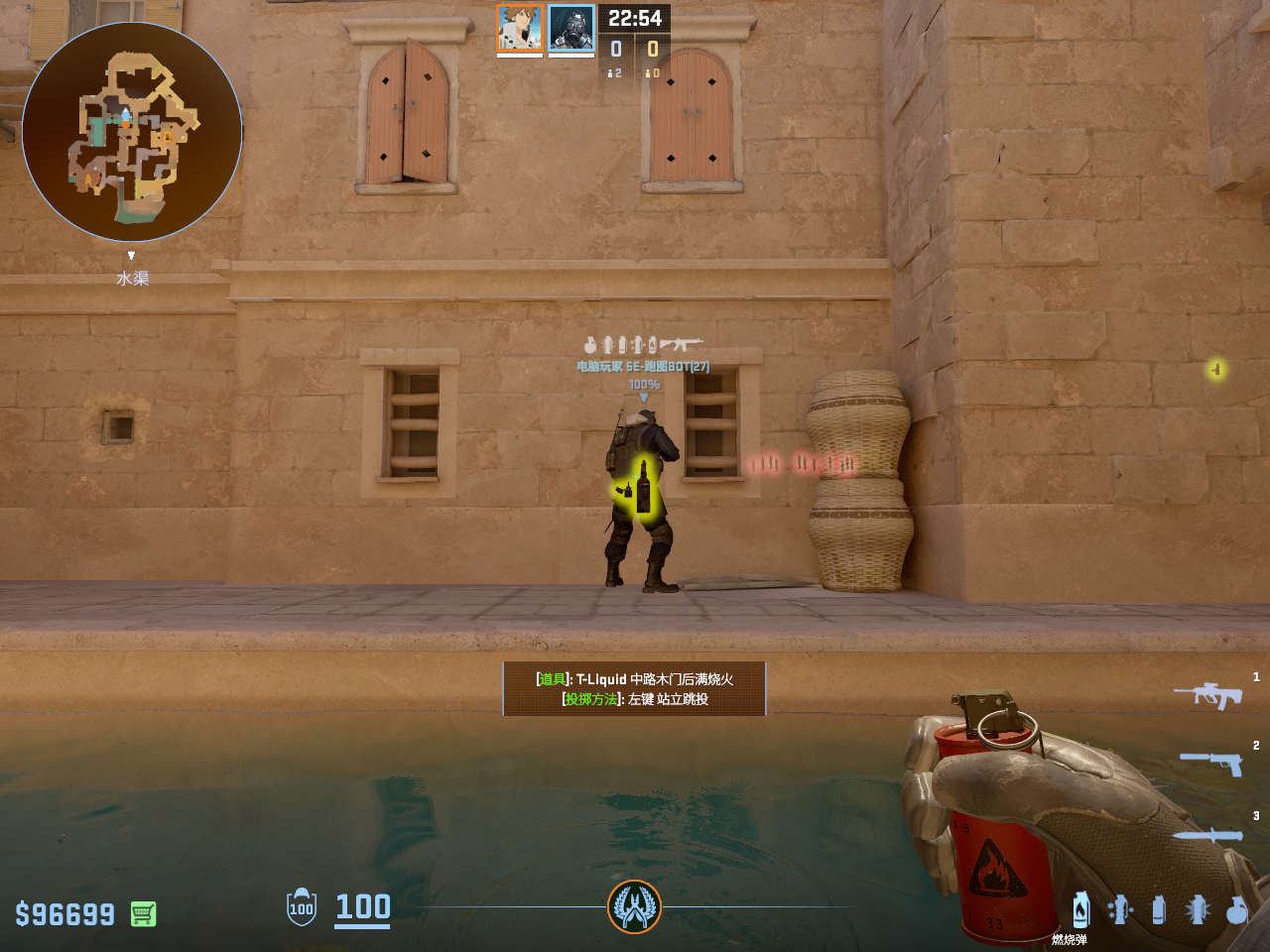This screenshot has height=952, width=1270.
Task: Select the flashbang burst icon
Action: [x=1198, y=909]
